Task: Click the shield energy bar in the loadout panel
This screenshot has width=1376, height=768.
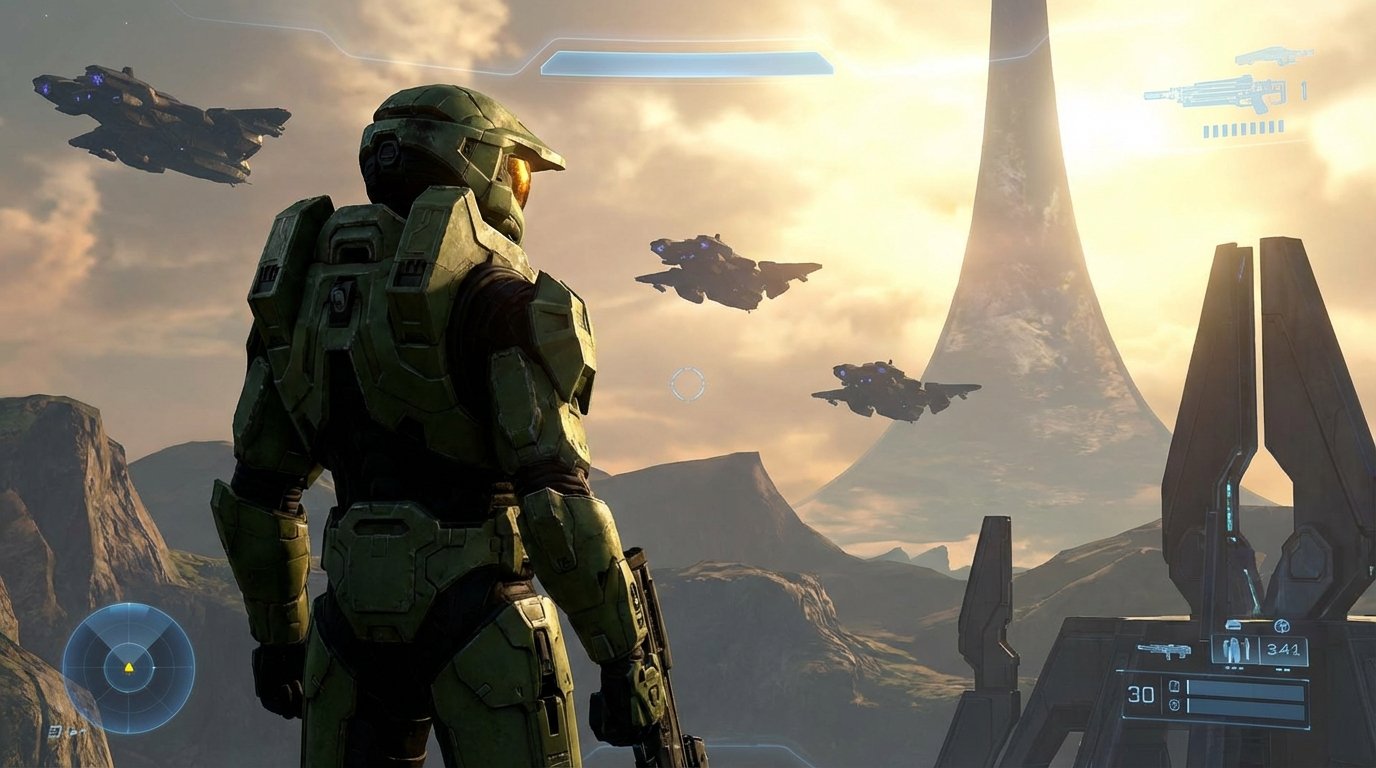Action: (1246, 688)
